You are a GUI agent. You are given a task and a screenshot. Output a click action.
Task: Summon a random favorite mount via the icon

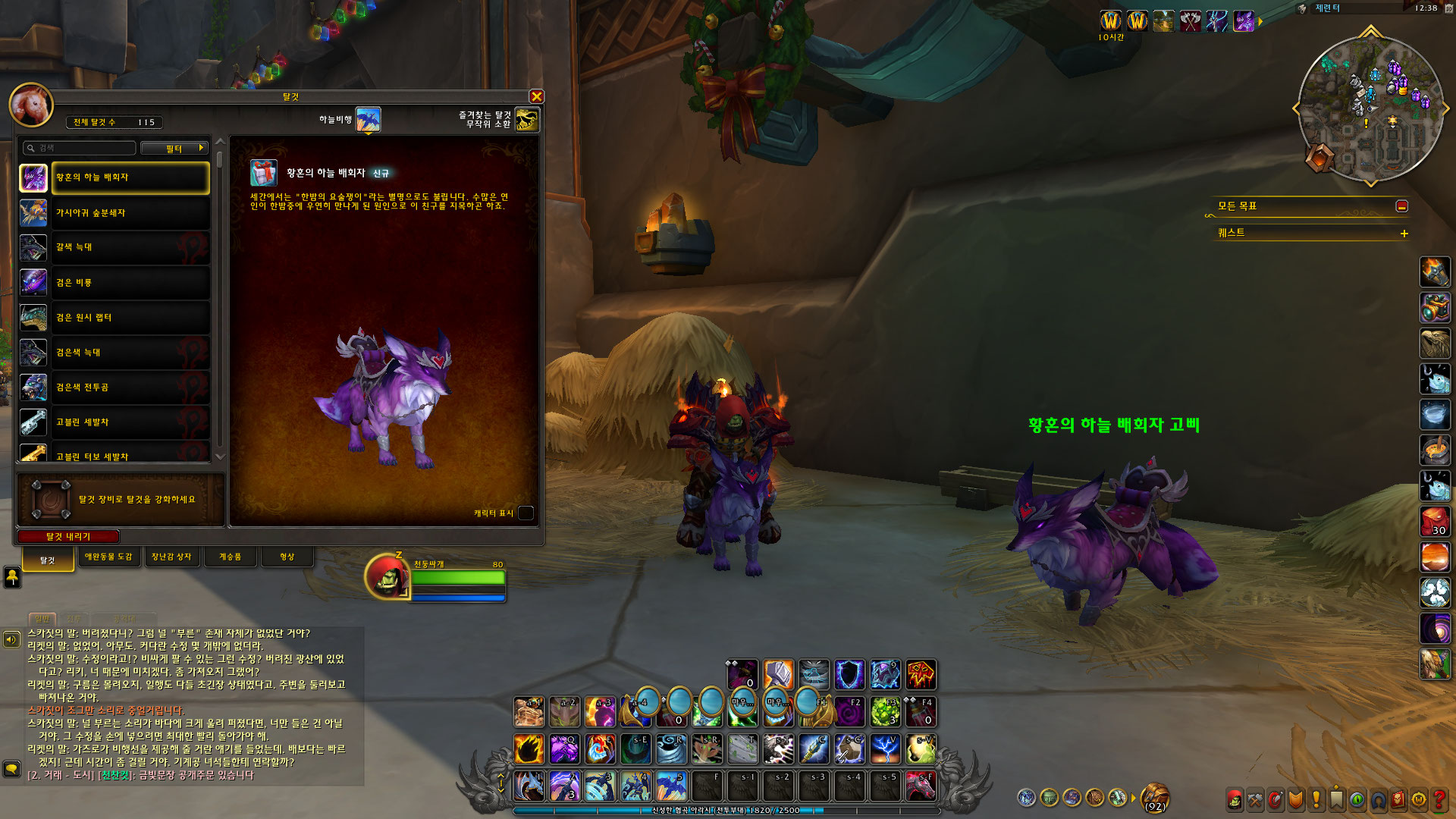coord(526,121)
